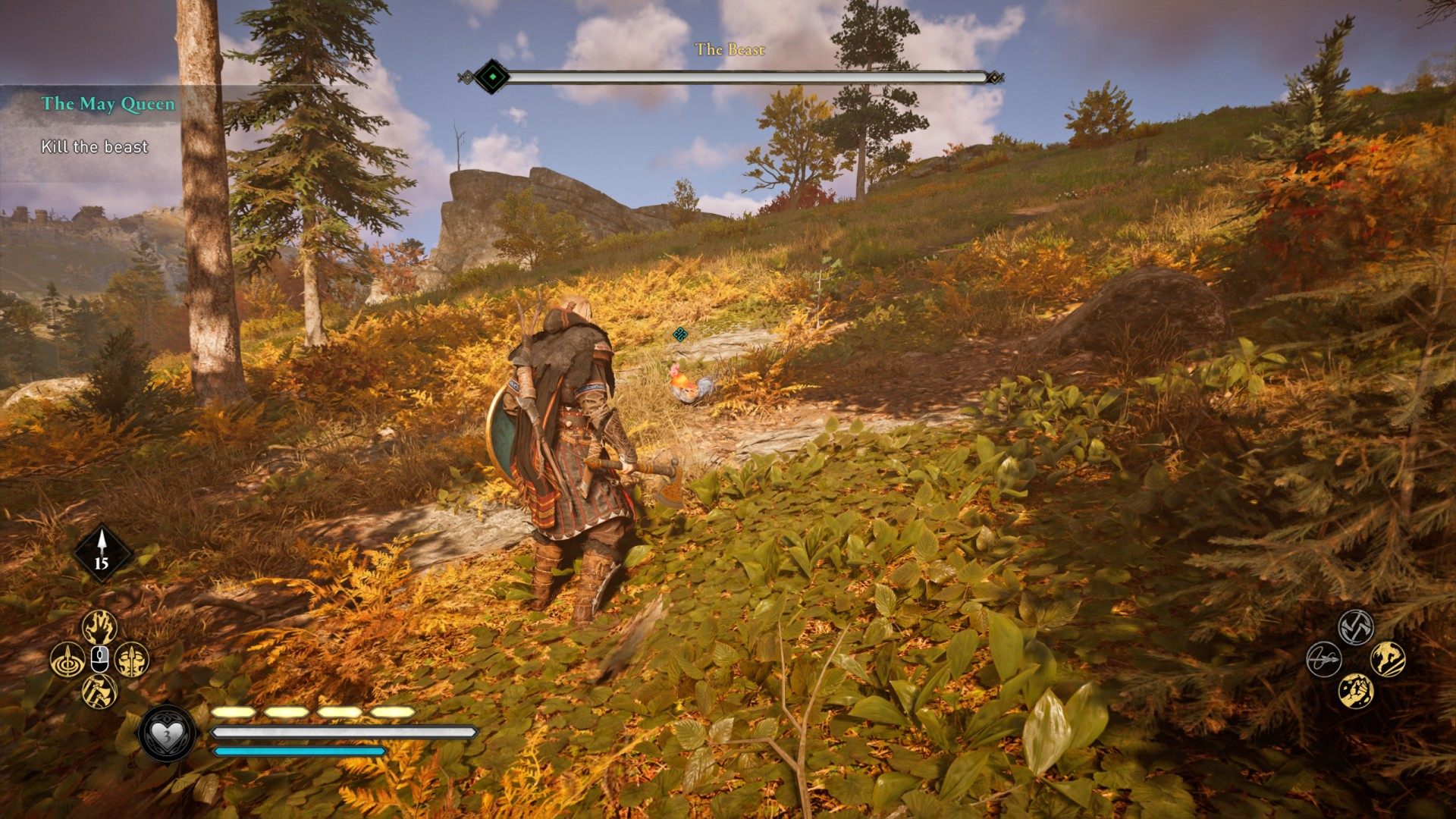
Task: Activate the flaming hand ranged ability
Action: coord(99,627)
